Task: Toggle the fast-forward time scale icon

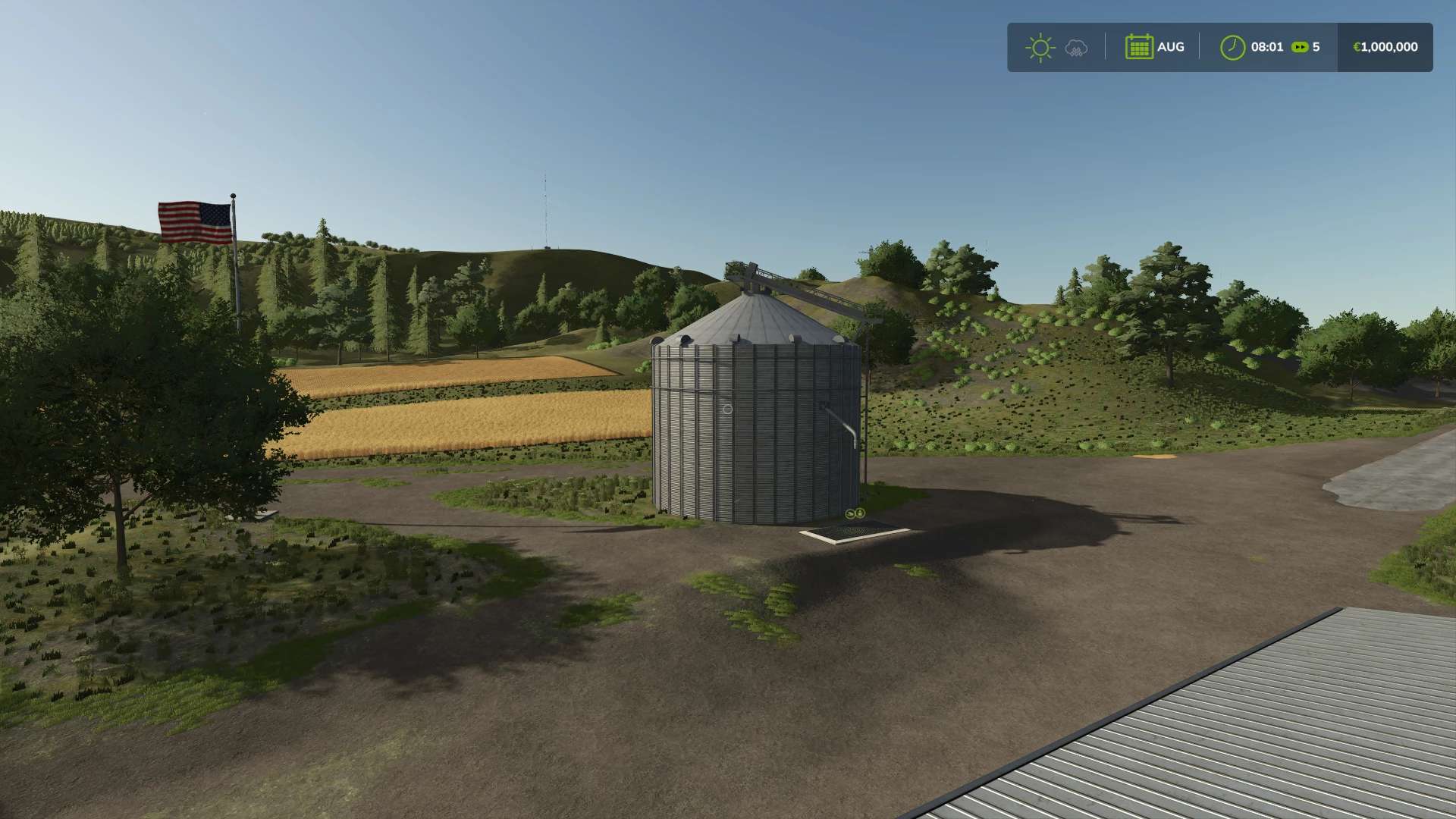Action: [1300, 47]
